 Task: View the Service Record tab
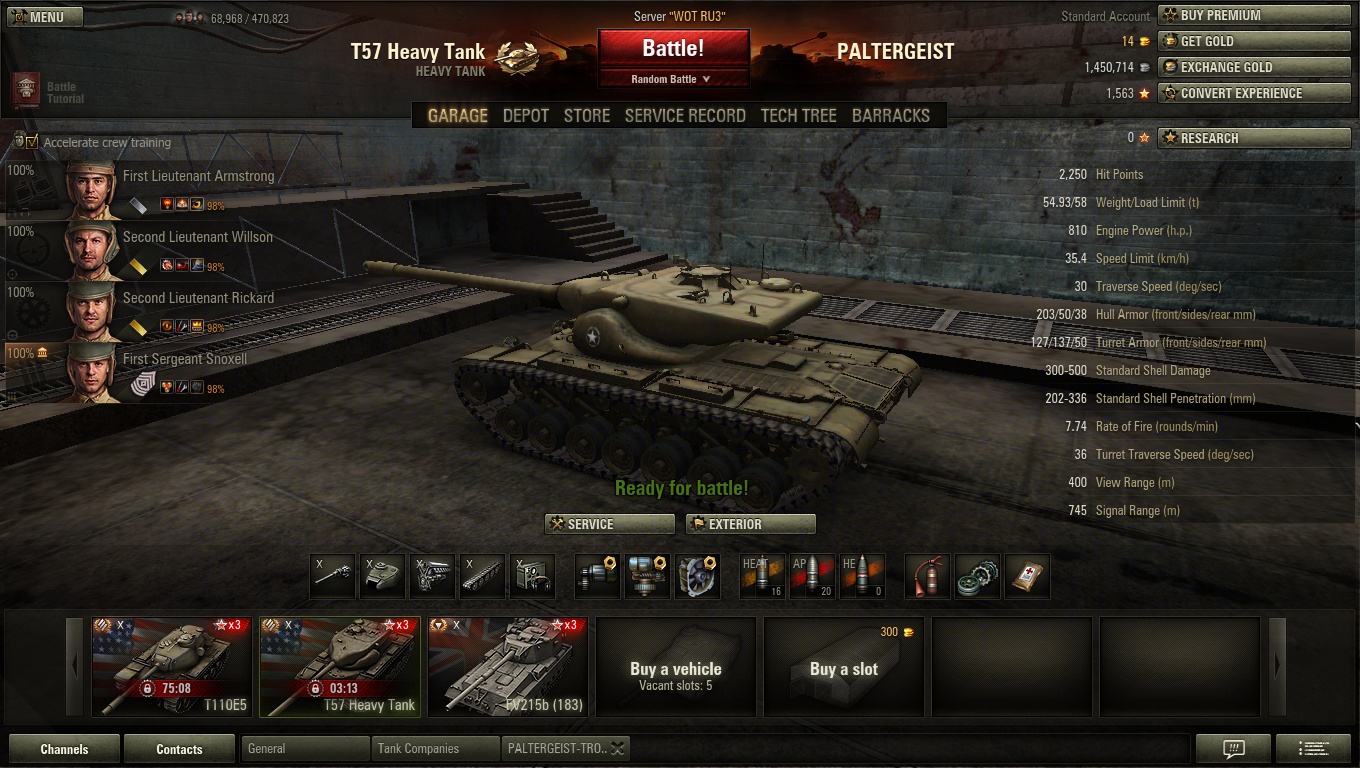point(685,116)
